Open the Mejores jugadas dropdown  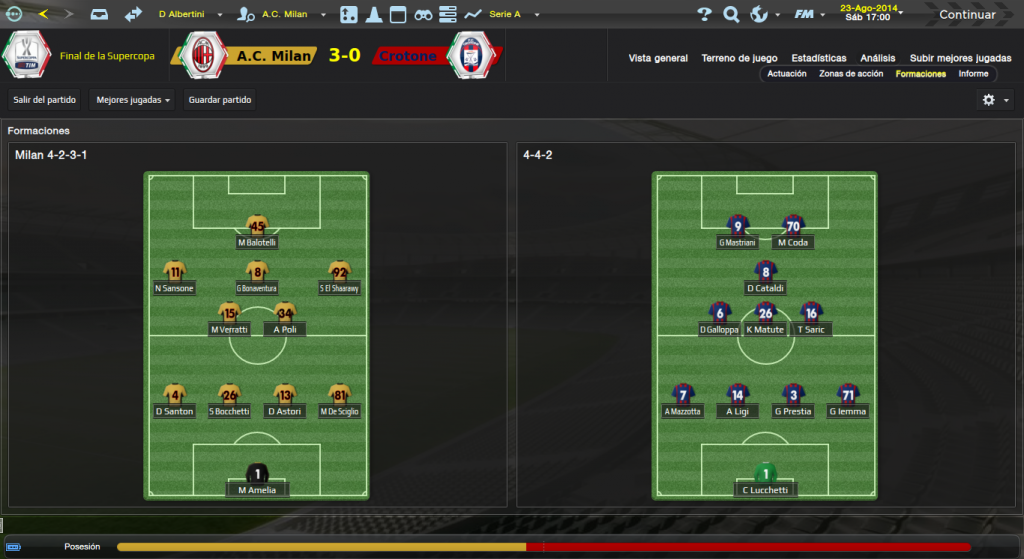pos(132,100)
